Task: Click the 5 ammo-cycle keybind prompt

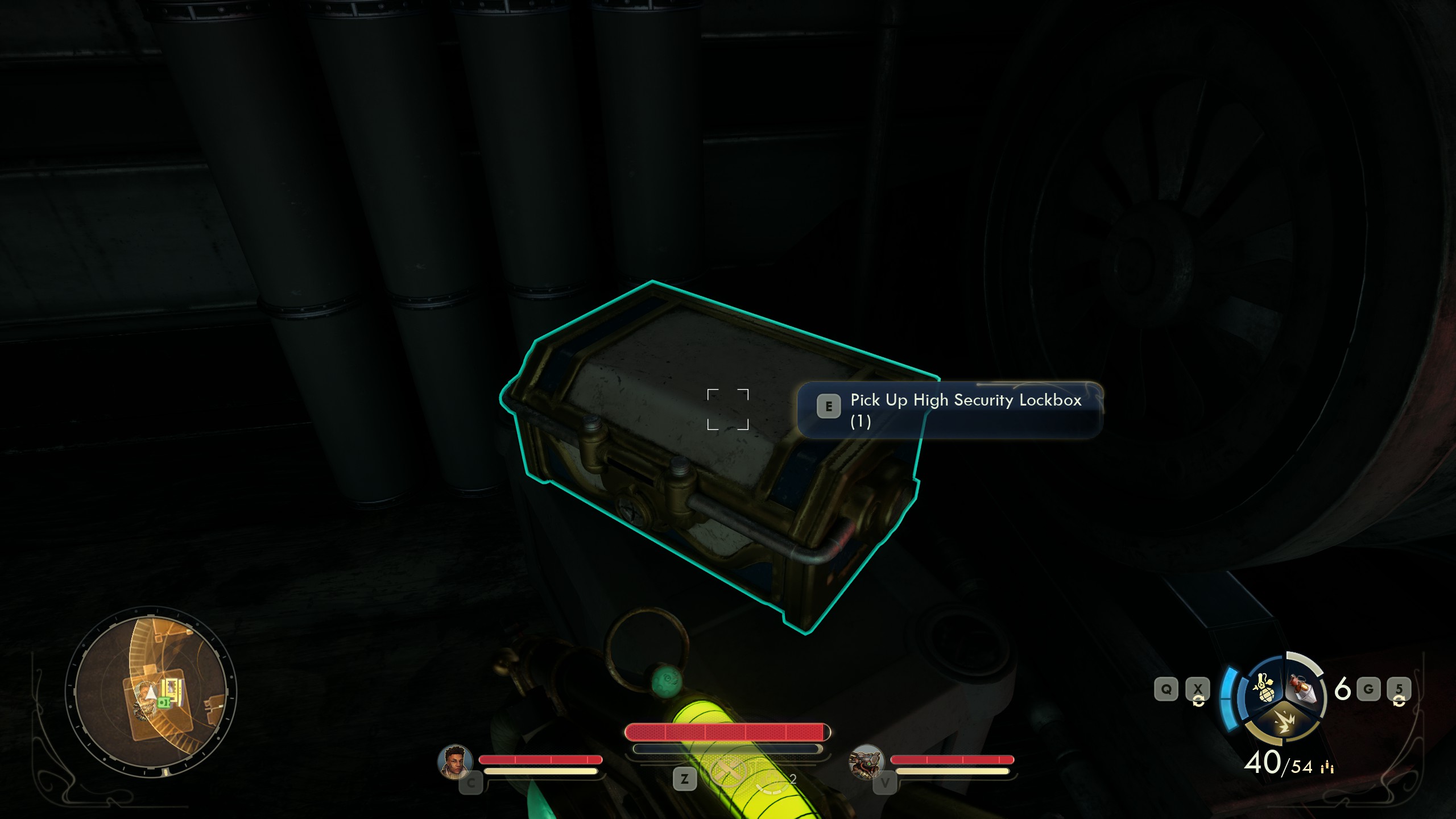Action: 1400,689
